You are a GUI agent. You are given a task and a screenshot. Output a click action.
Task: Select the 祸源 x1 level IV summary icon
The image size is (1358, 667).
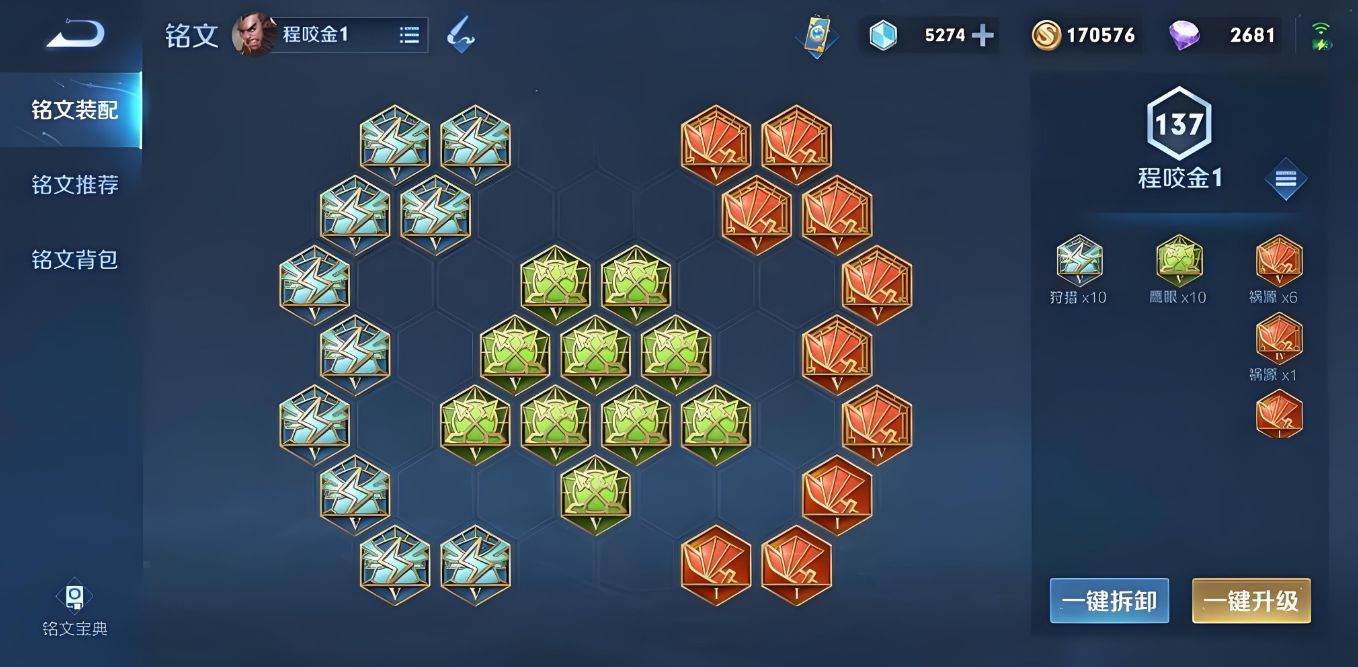click(x=1279, y=340)
